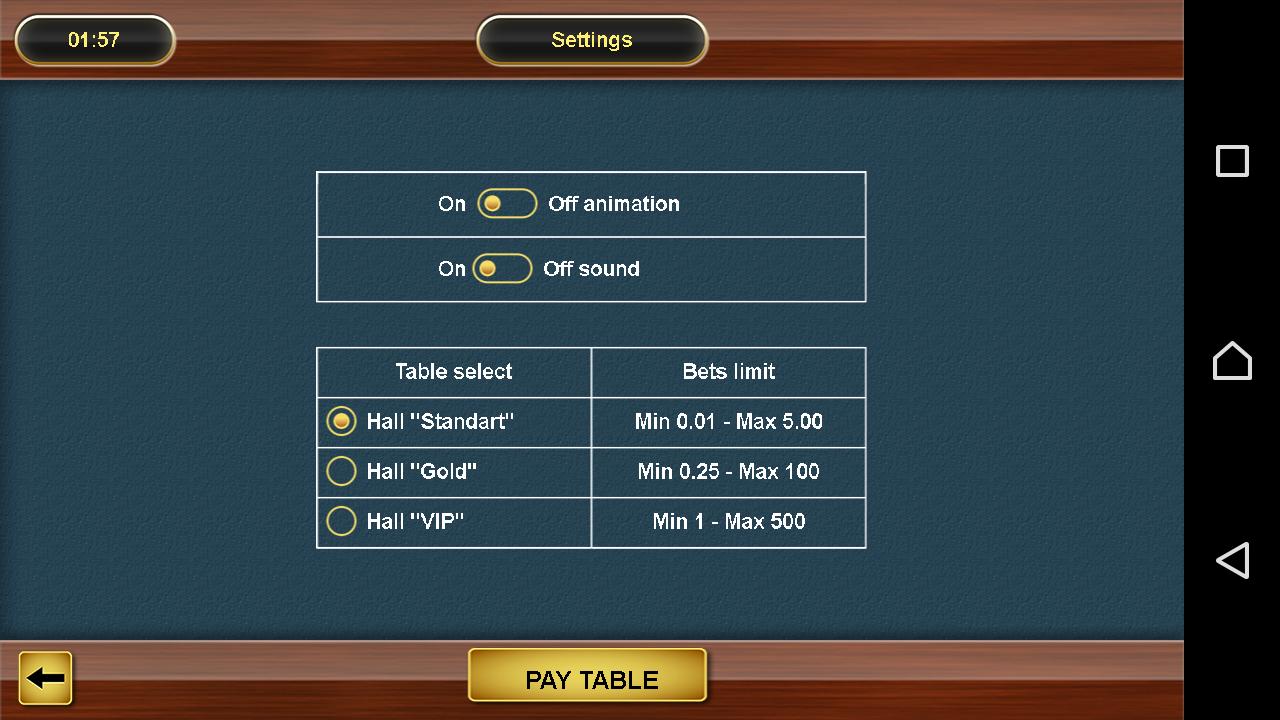This screenshot has height=720, width=1280.
Task: Select Hall "Gold" radio button
Action: (341, 471)
